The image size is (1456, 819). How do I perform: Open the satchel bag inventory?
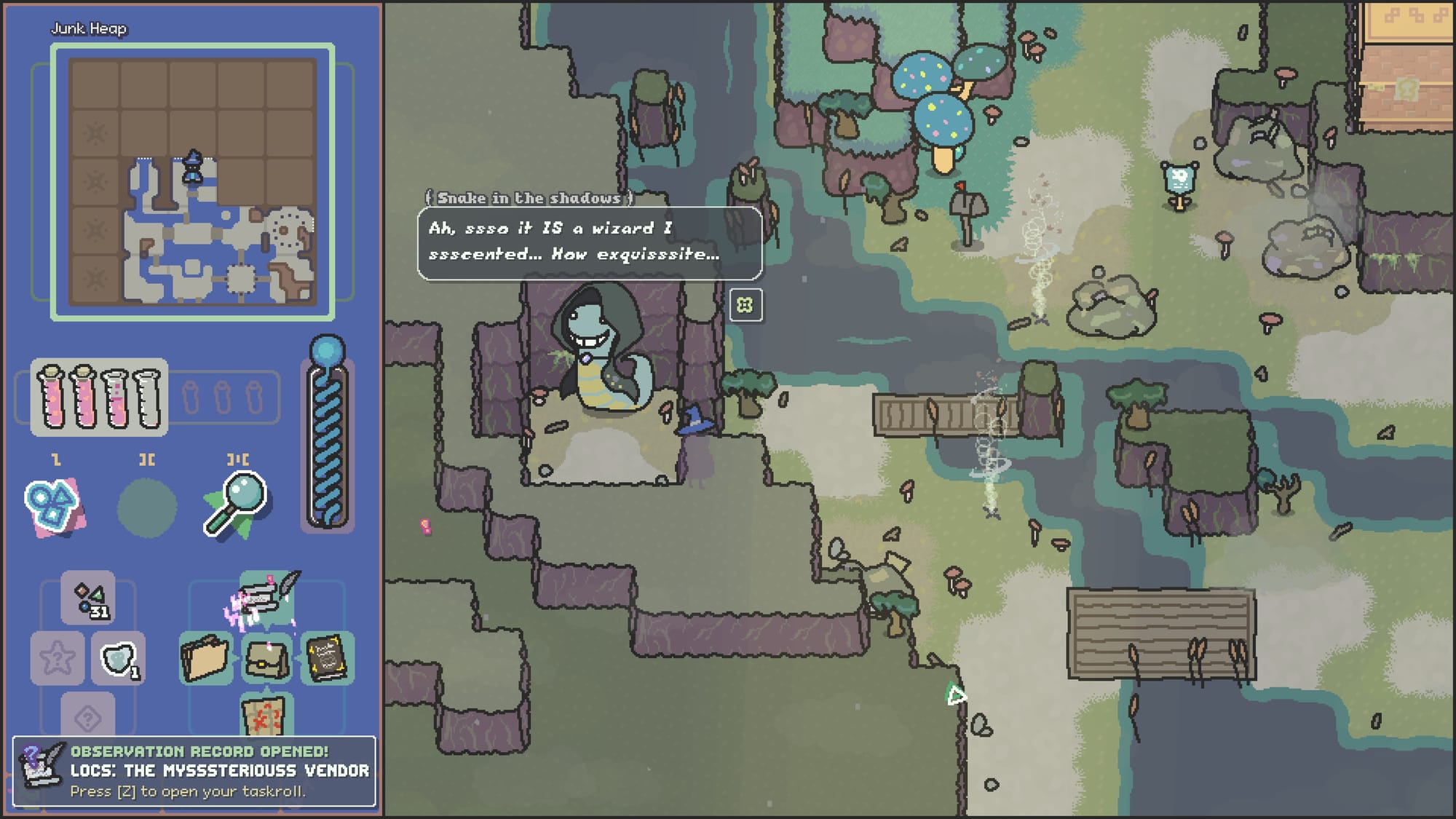pos(266,658)
